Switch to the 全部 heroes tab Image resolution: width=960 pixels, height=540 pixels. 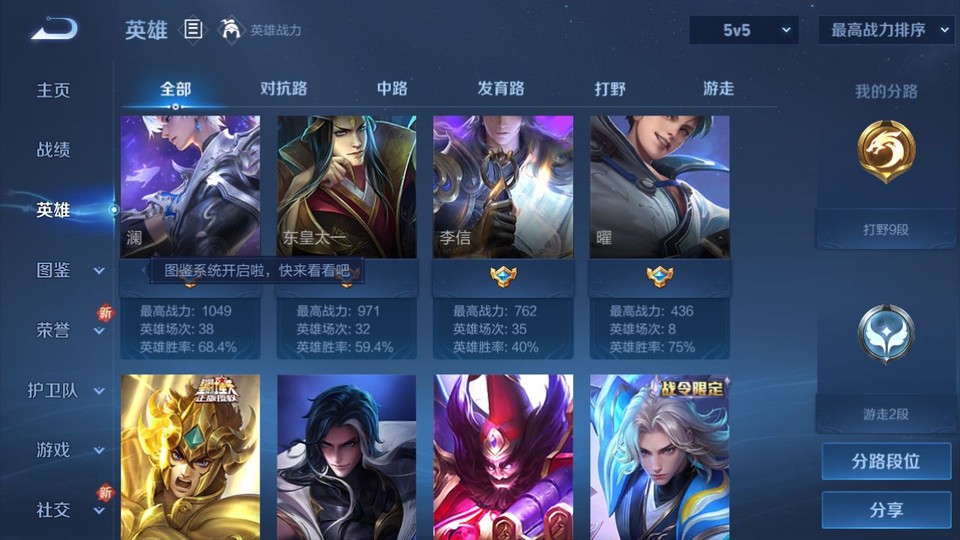click(175, 89)
